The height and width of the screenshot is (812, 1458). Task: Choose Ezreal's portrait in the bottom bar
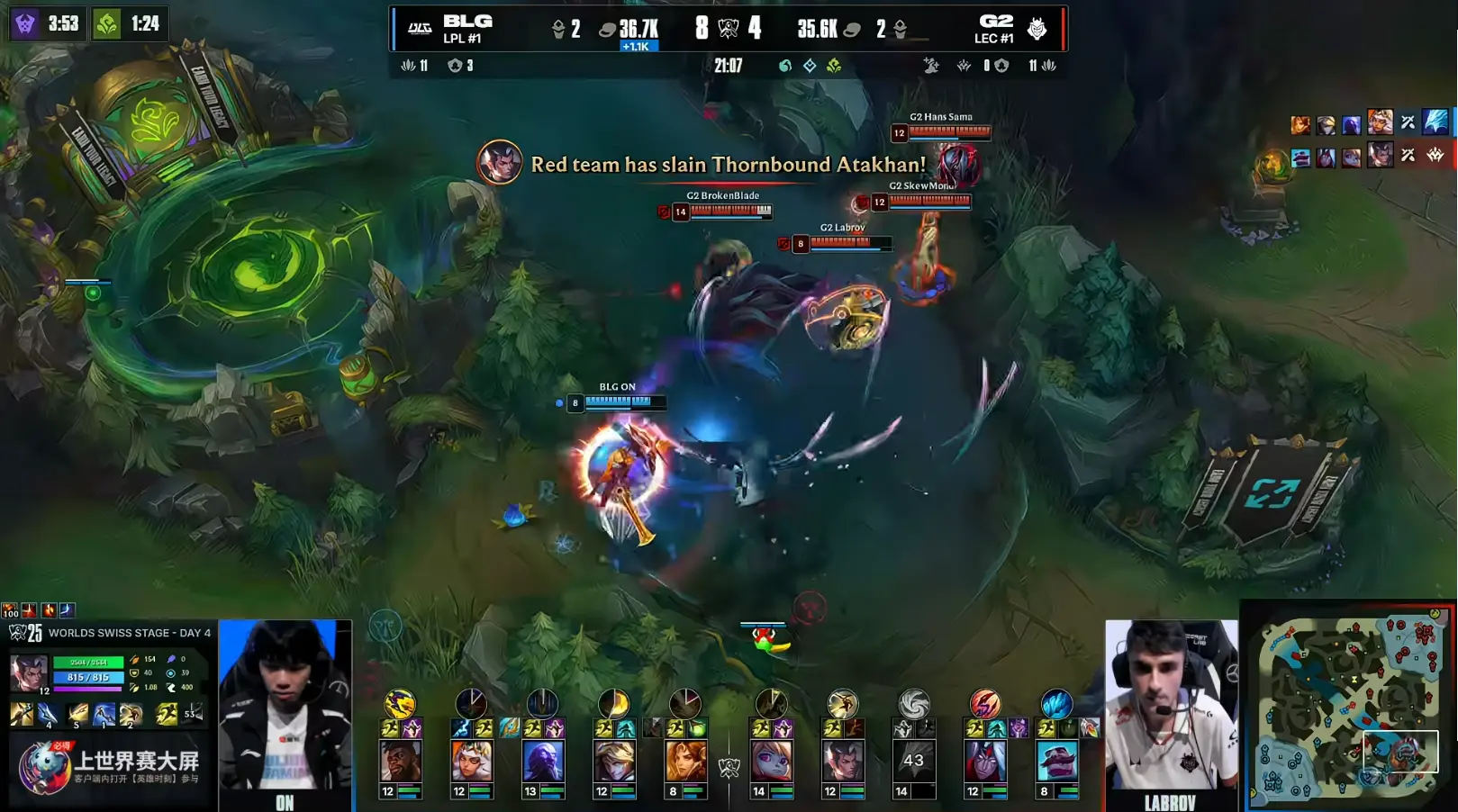tap(614, 761)
